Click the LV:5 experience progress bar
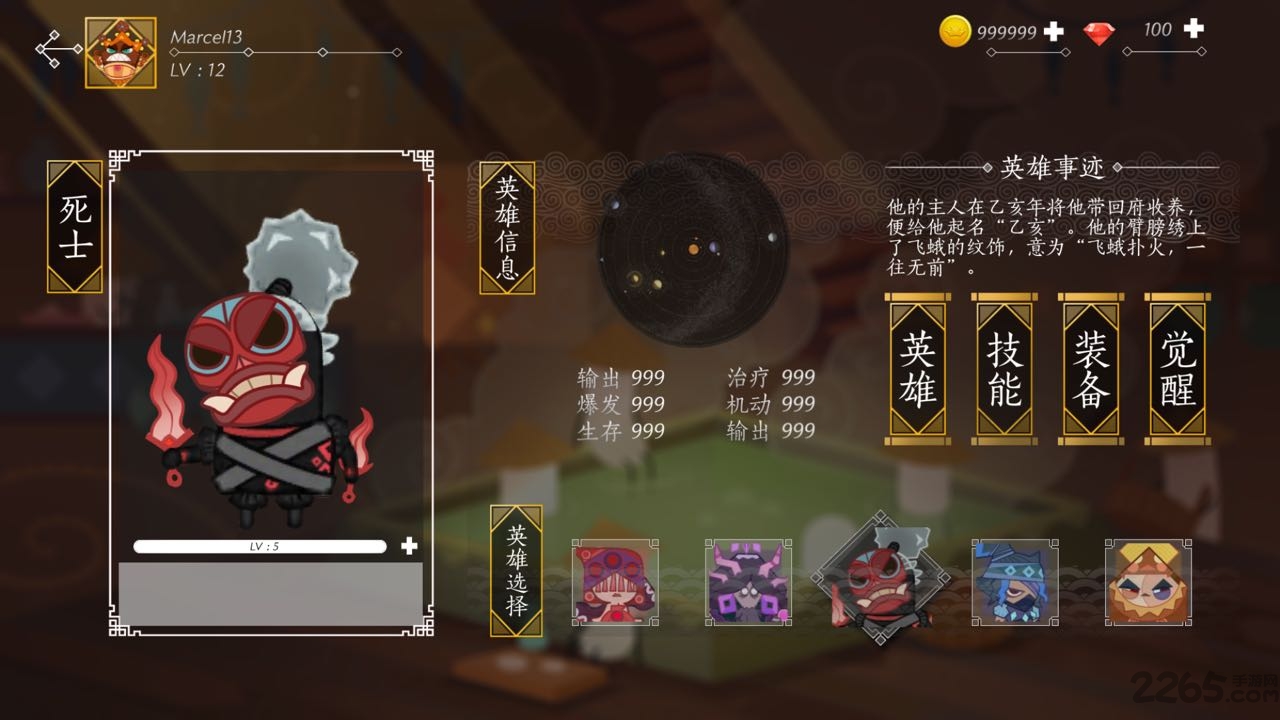This screenshot has height=720, width=1280. click(262, 546)
